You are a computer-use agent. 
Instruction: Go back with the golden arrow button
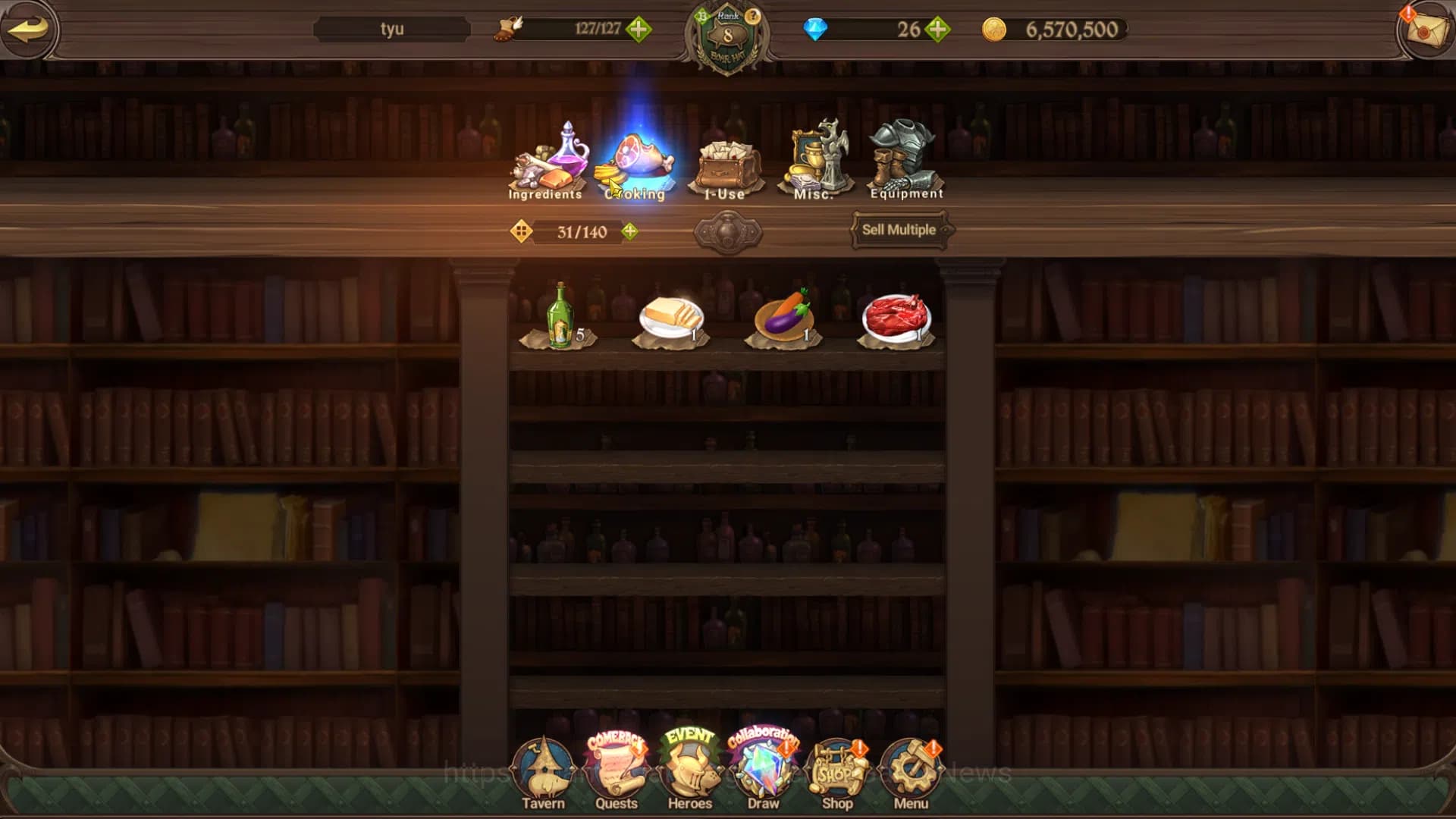pos(29,29)
